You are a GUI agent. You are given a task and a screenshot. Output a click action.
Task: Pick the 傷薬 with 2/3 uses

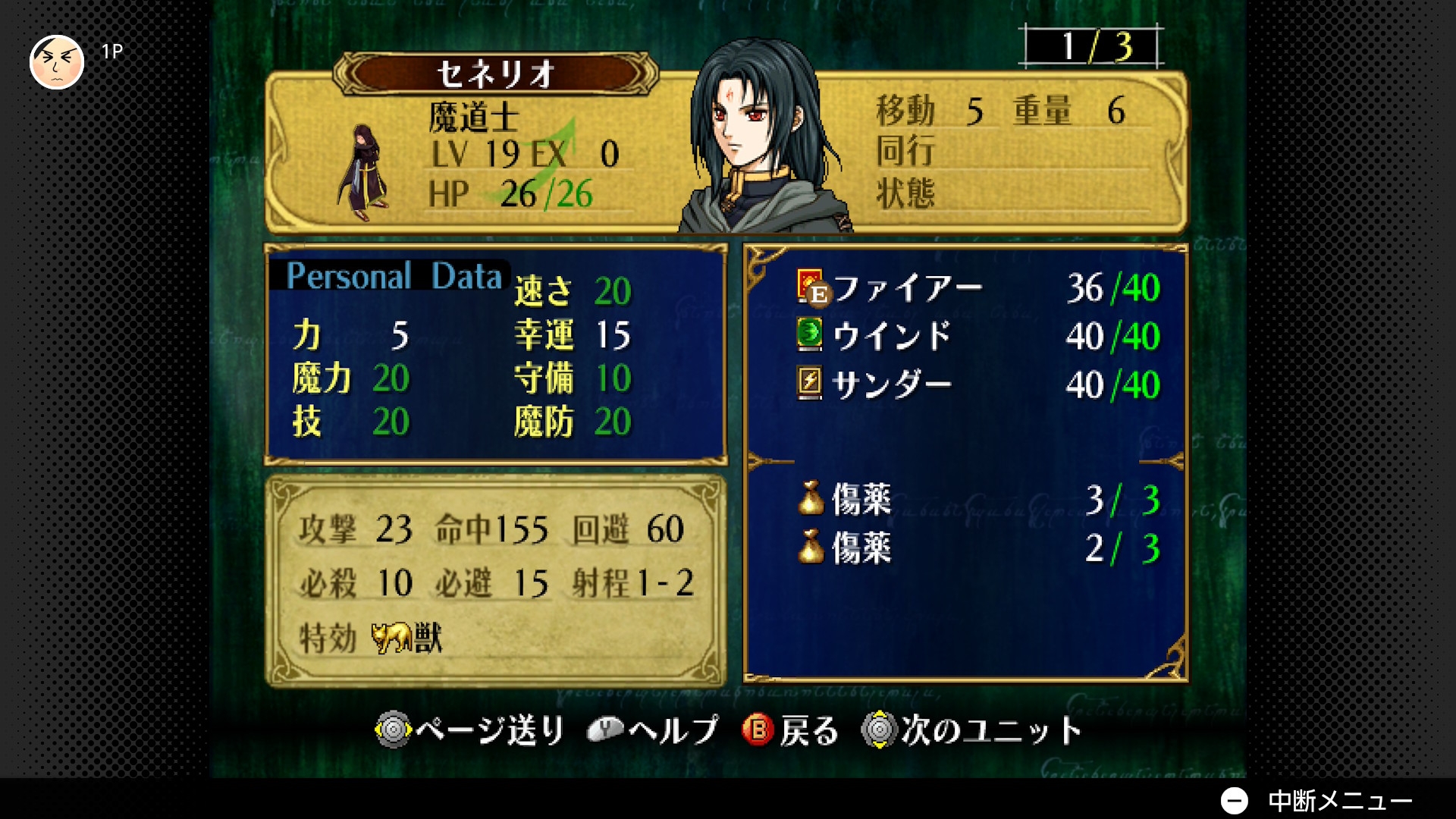point(861,548)
